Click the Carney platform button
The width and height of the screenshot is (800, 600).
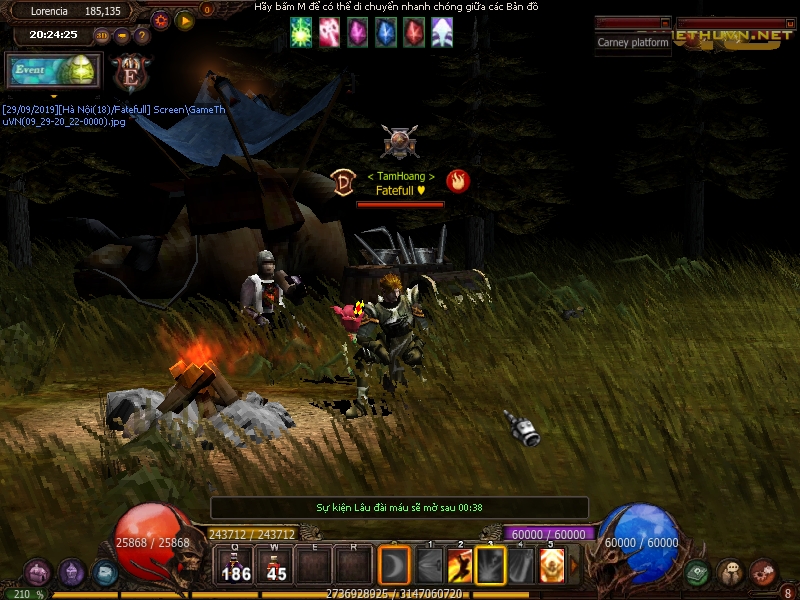pos(633,43)
